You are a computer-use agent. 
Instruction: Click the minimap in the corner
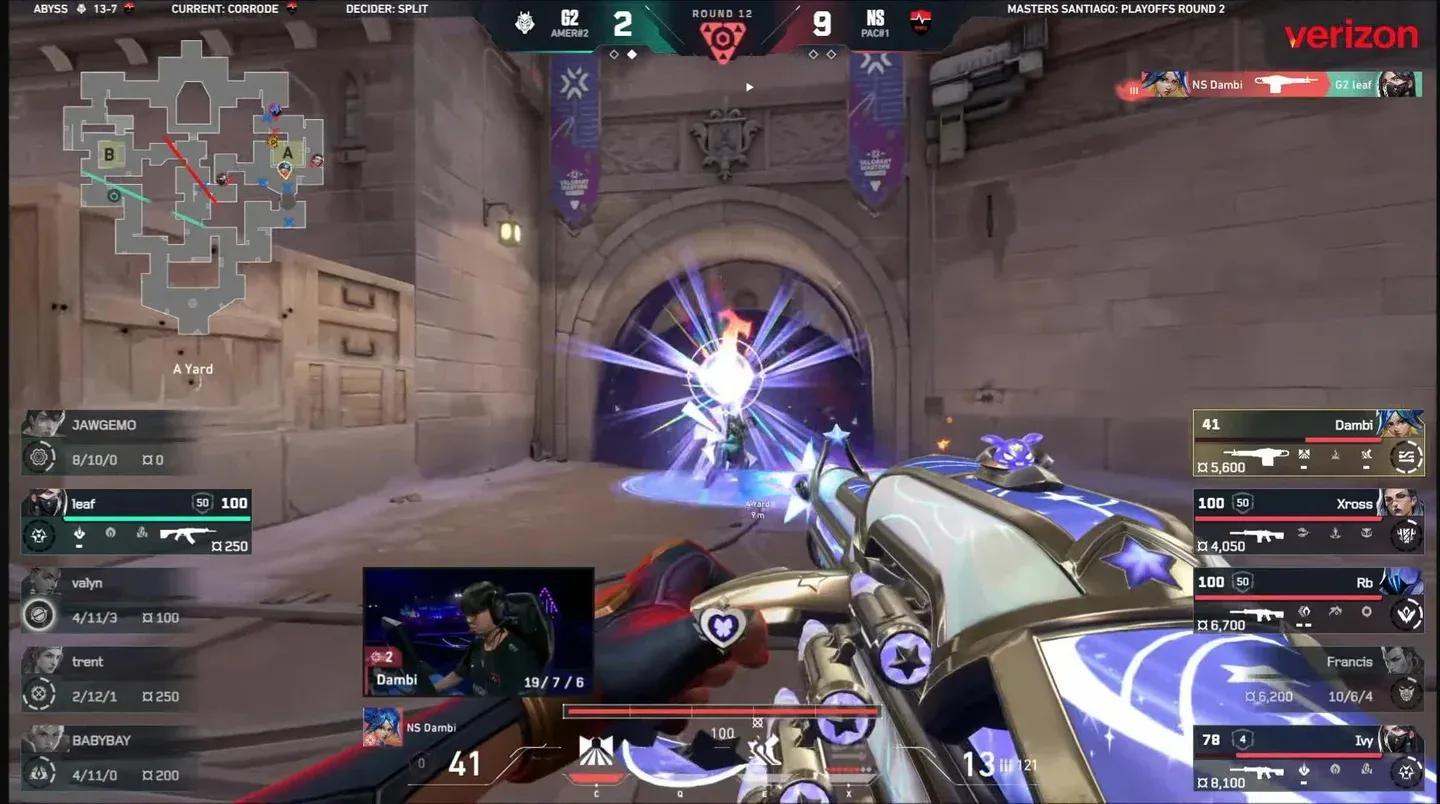coord(193,185)
